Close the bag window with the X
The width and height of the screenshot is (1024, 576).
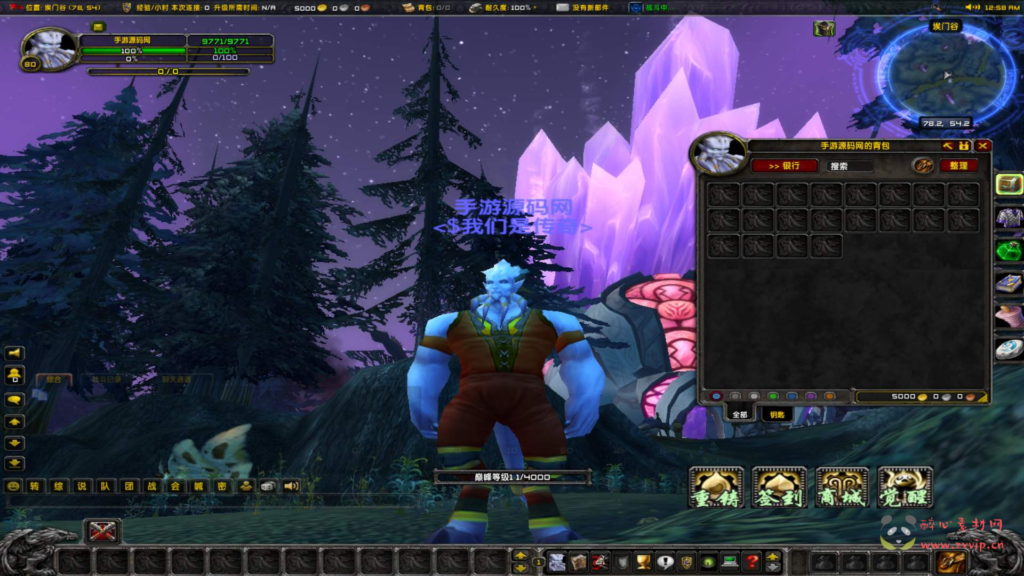point(983,146)
